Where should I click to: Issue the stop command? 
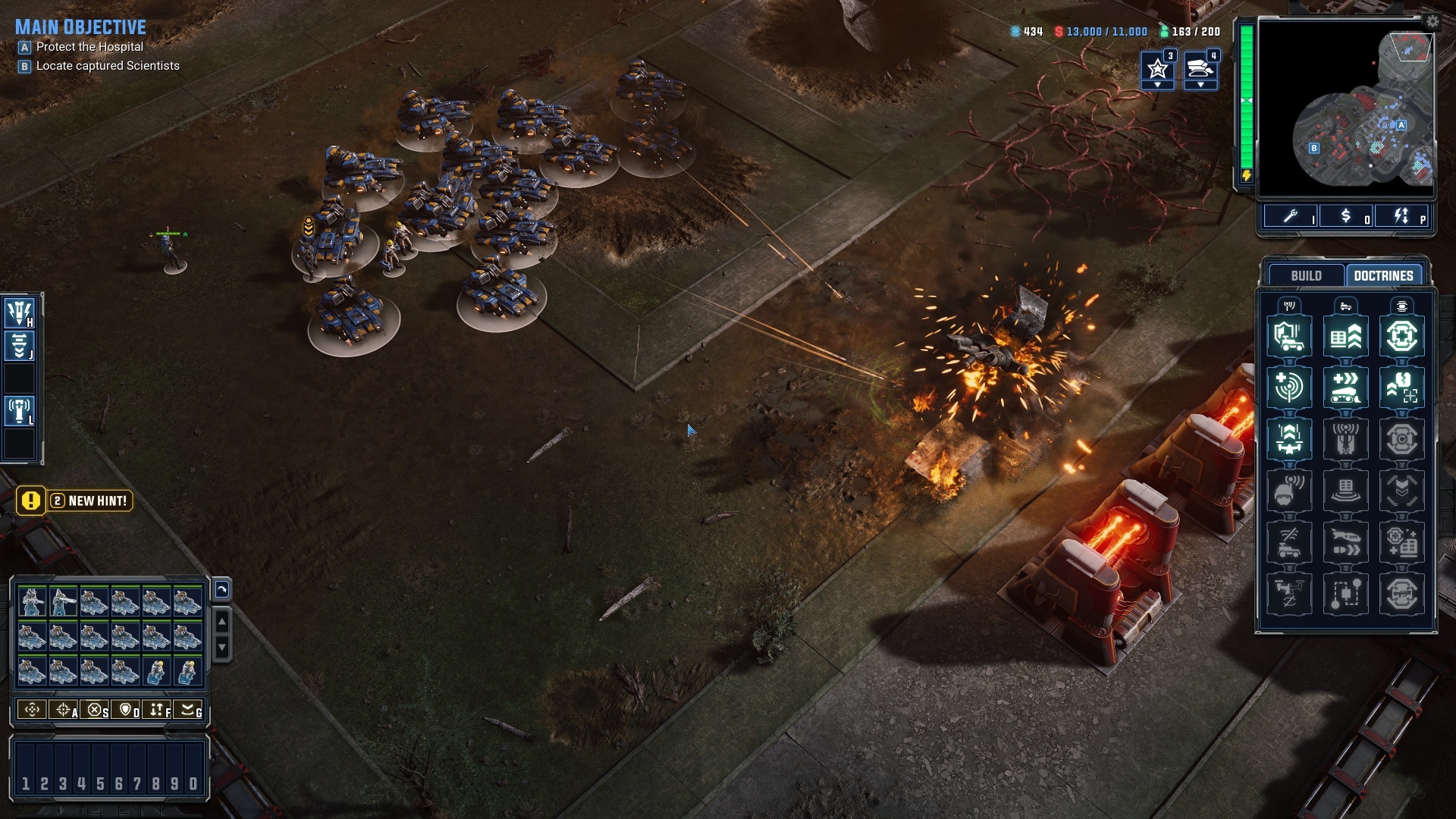[95, 710]
